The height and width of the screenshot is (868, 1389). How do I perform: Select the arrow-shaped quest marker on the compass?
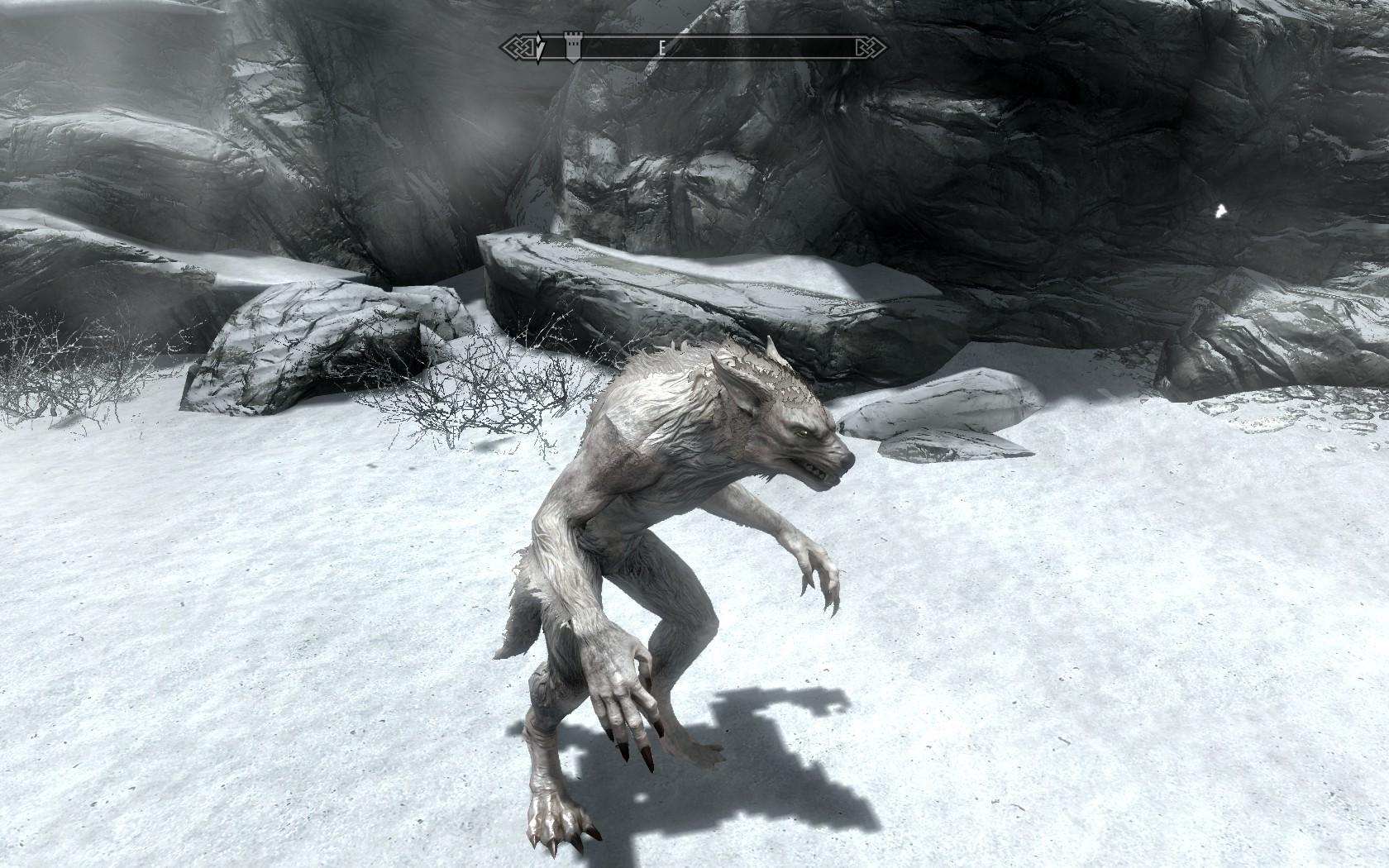(541, 47)
